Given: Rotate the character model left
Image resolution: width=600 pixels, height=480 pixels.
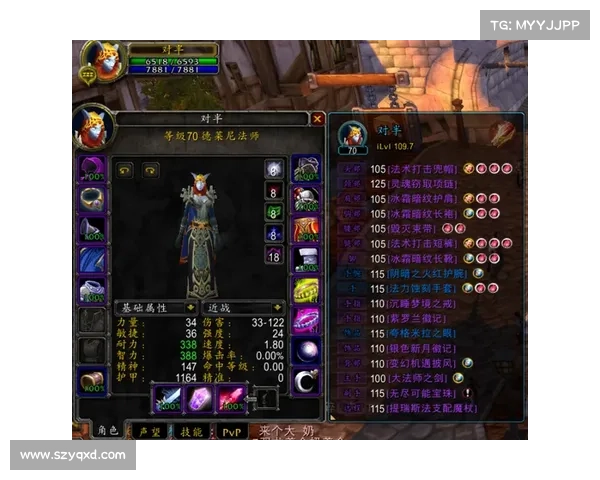Looking at the screenshot, I should 125,170.
